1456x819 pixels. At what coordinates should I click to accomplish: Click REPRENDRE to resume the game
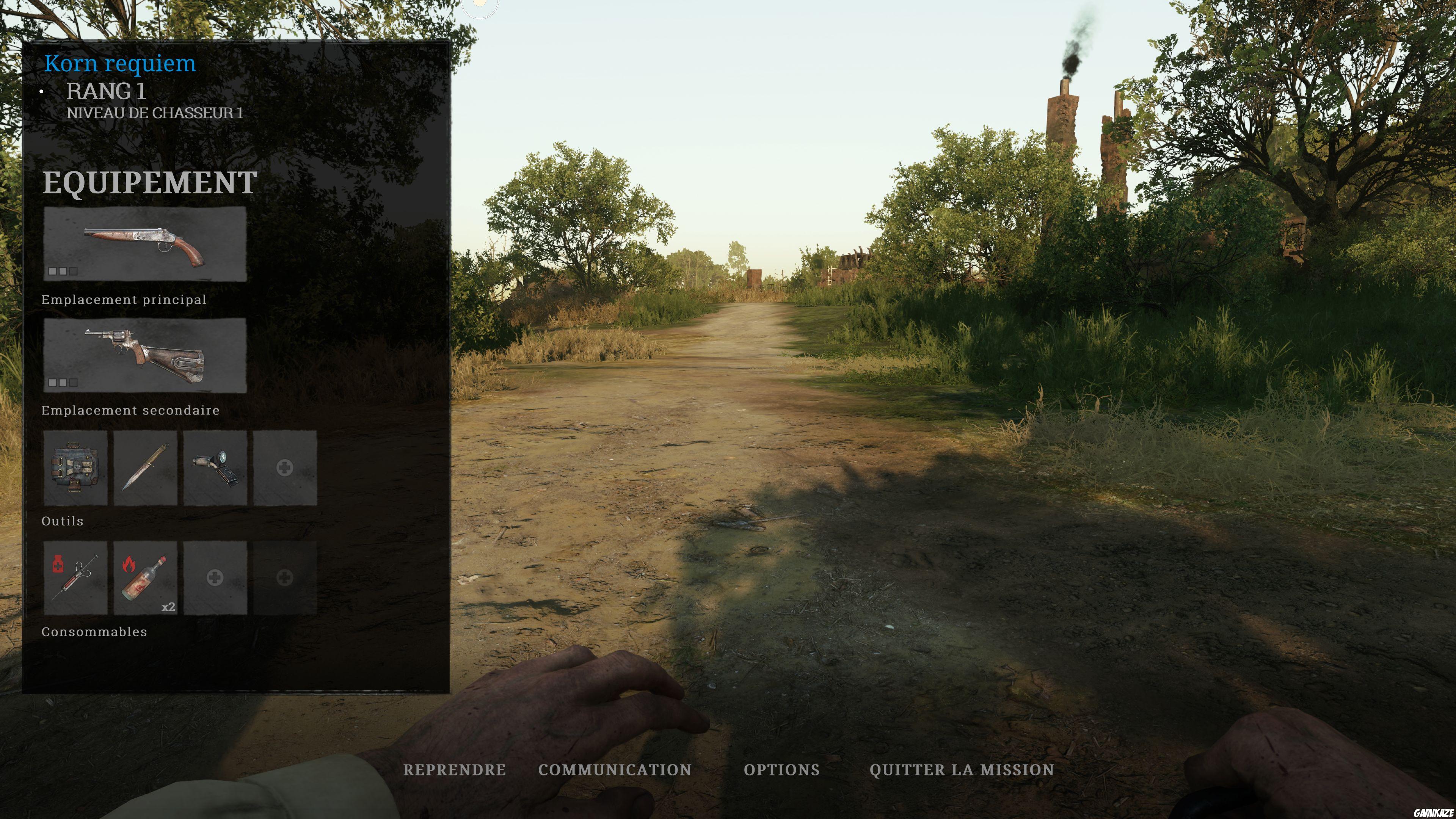tap(455, 770)
